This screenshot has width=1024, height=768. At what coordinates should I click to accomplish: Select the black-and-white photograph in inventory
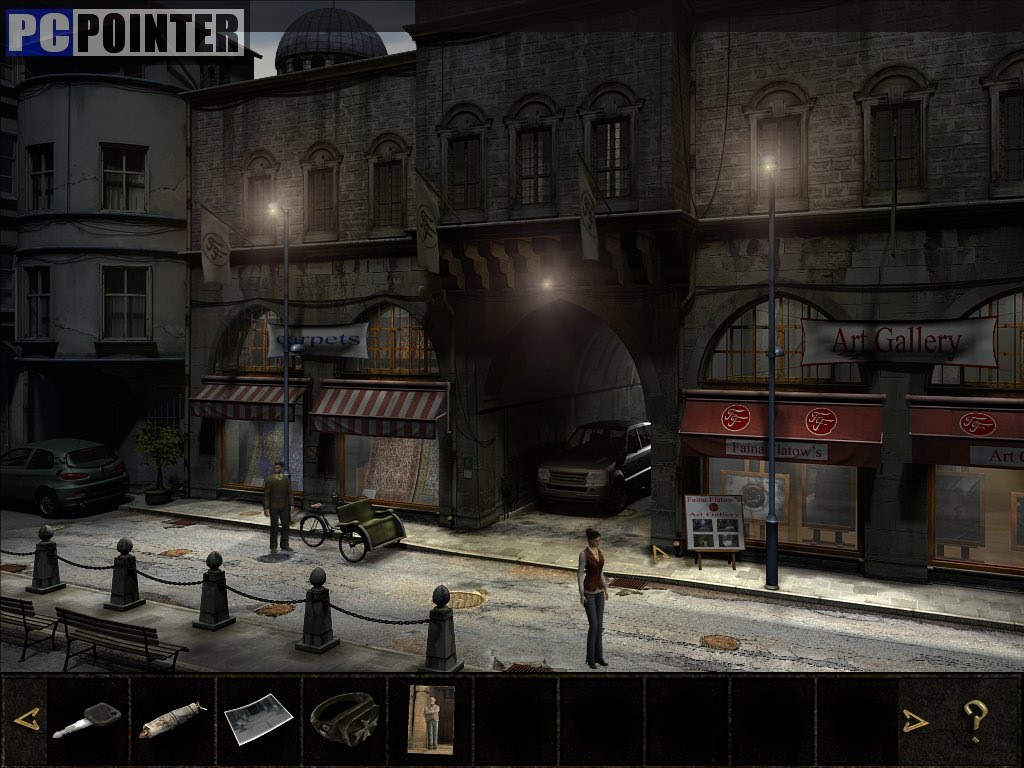coord(258,718)
